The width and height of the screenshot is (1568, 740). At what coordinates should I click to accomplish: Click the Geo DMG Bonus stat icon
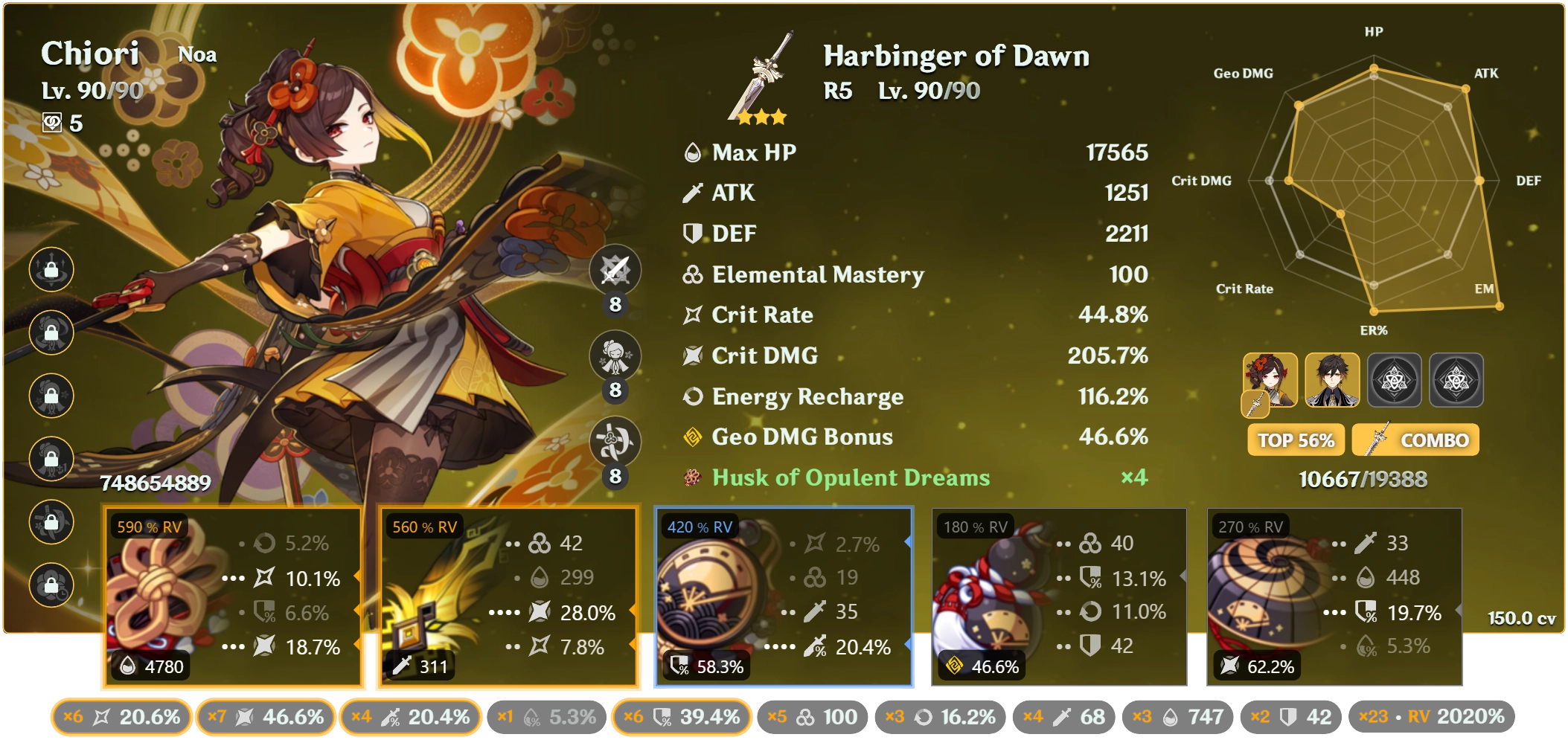pyautogui.click(x=693, y=437)
